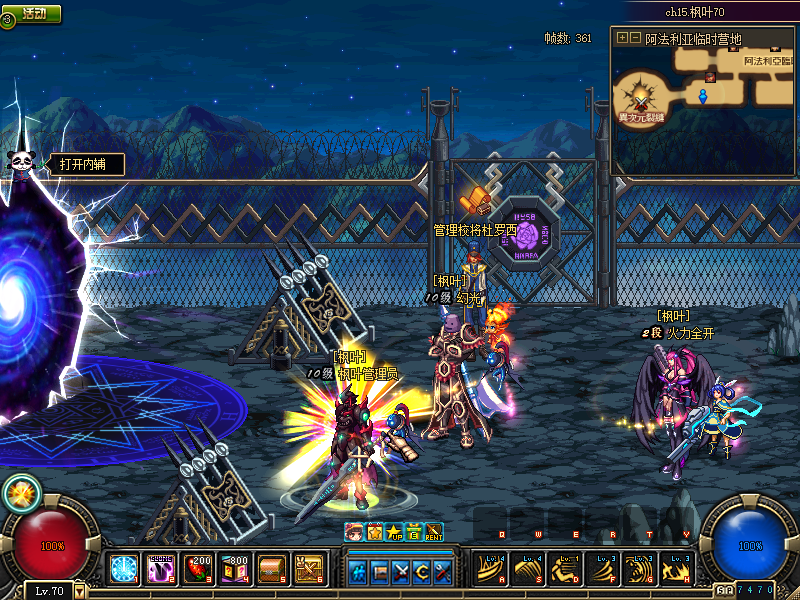Screen dimensions: 800x600
Task: Open the RENT sword icon
Action: (x=434, y=531)
